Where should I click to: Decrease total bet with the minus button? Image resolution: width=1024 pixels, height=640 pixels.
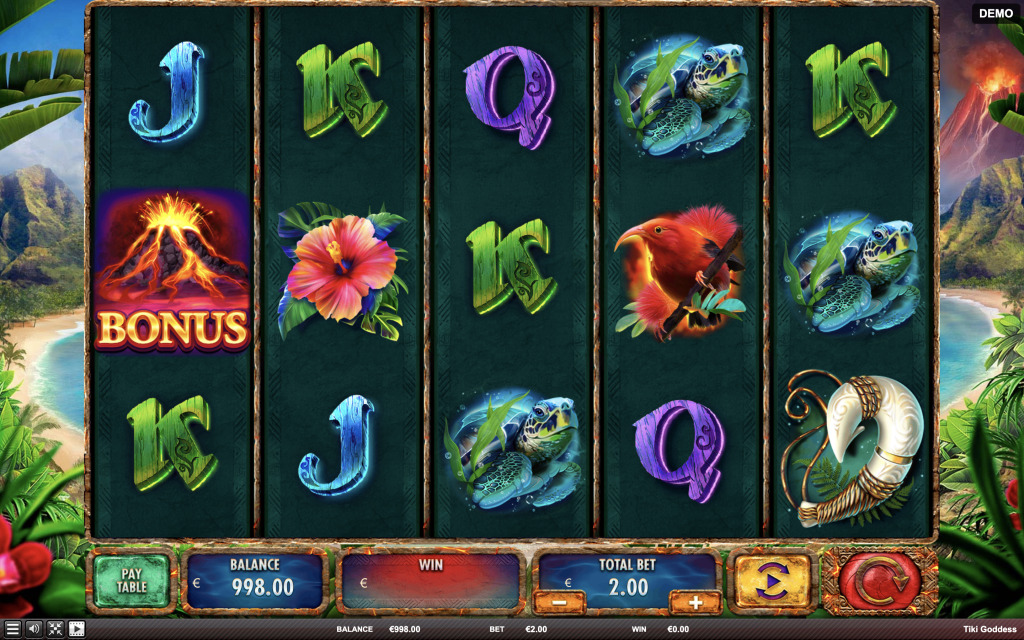[x=559, y=602]
